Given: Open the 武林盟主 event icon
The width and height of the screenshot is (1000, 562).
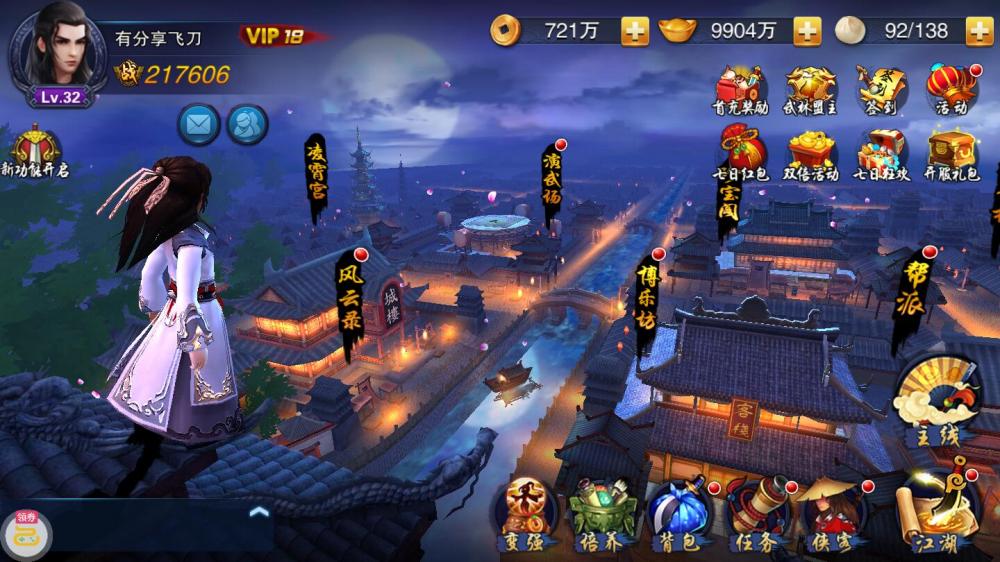Looking at the screenshot, I should (810, 88).
